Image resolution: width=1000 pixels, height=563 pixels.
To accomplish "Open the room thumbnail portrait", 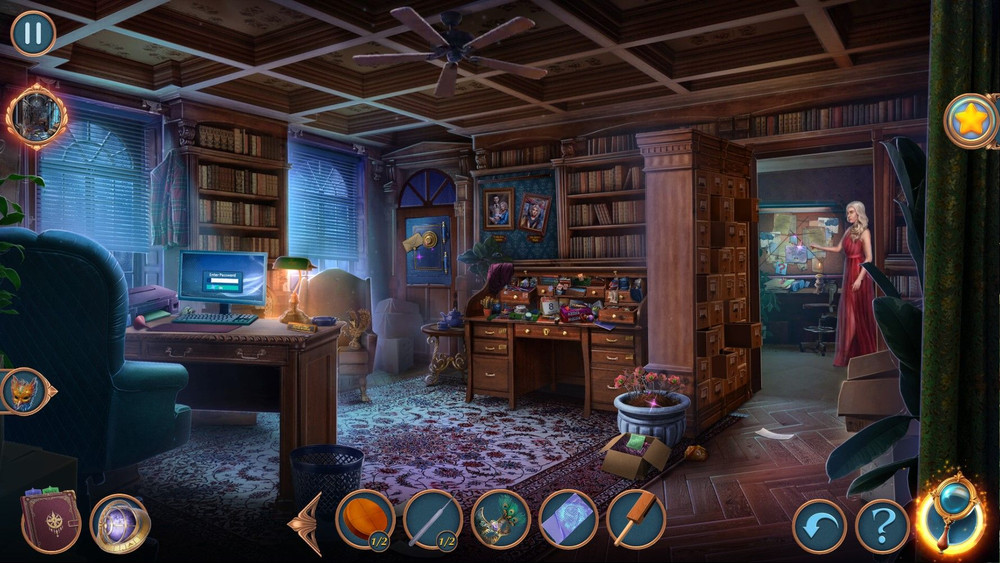I will coord(36,117).
